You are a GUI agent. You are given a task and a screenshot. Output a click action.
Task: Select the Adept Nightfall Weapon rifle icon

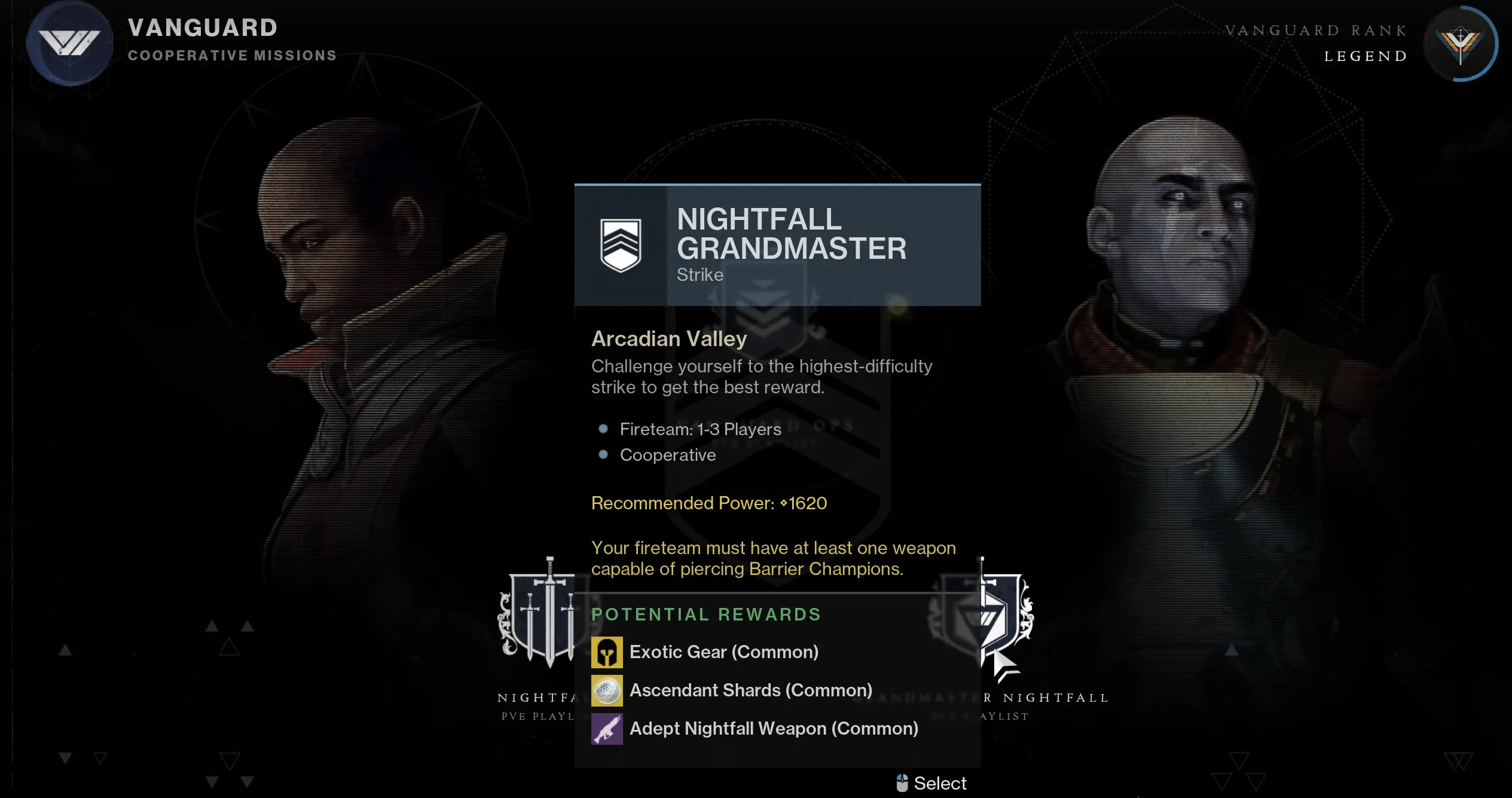pos(607,729)
